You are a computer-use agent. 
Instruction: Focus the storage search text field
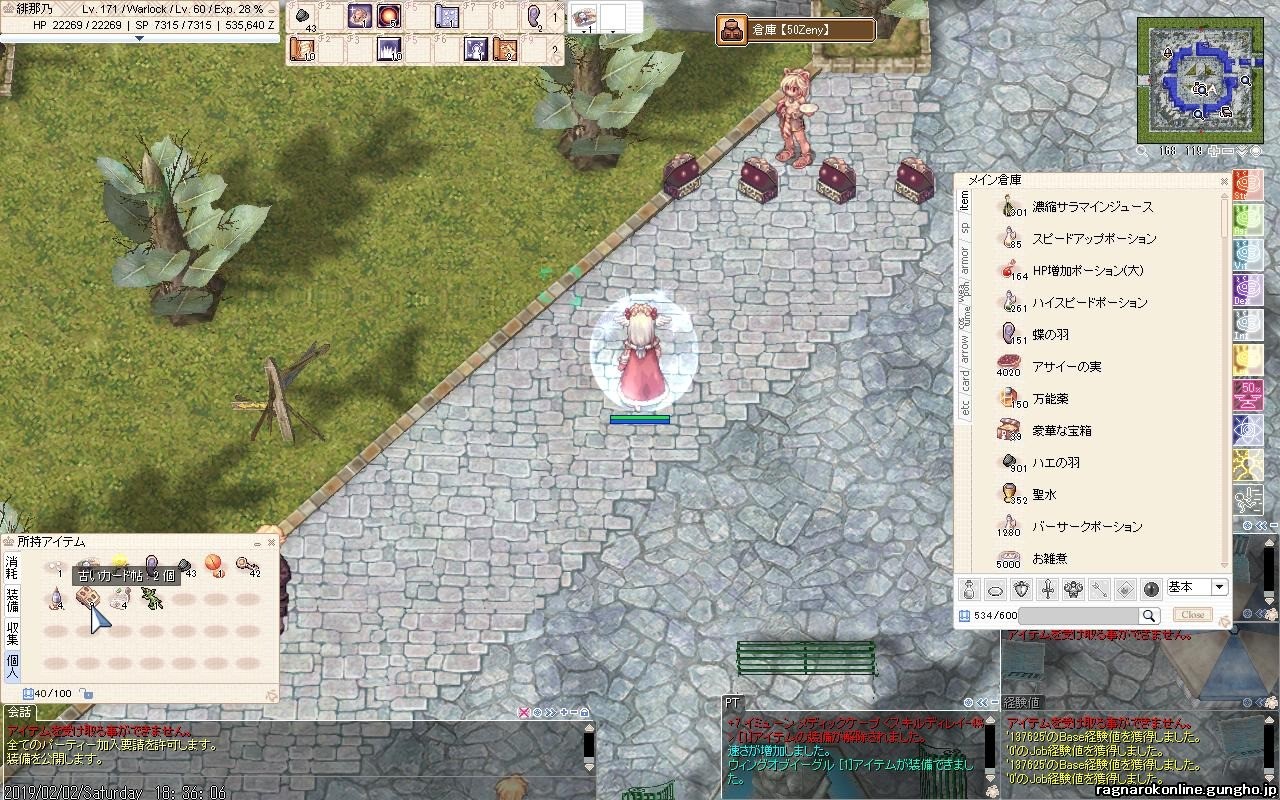point(1078,616)
